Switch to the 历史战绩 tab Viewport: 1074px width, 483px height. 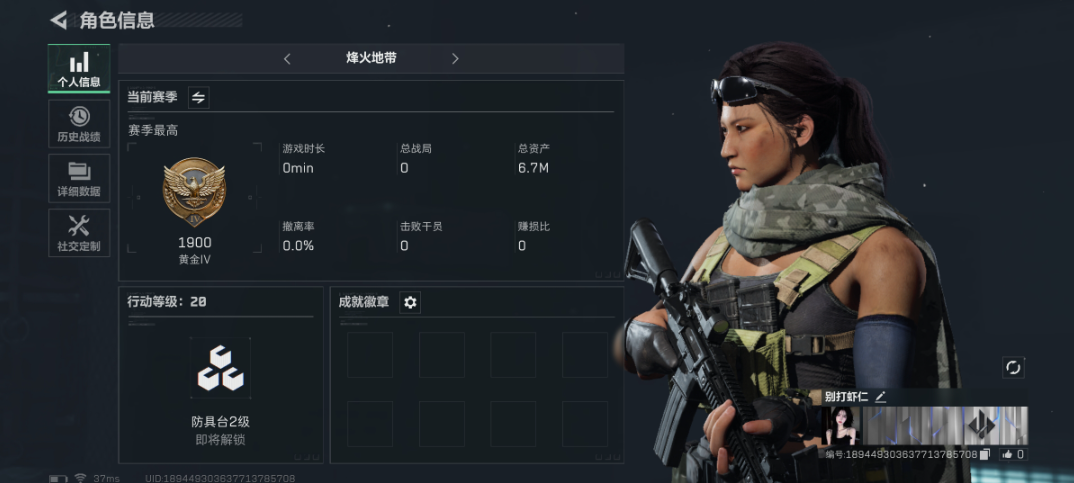coord(79,123)
